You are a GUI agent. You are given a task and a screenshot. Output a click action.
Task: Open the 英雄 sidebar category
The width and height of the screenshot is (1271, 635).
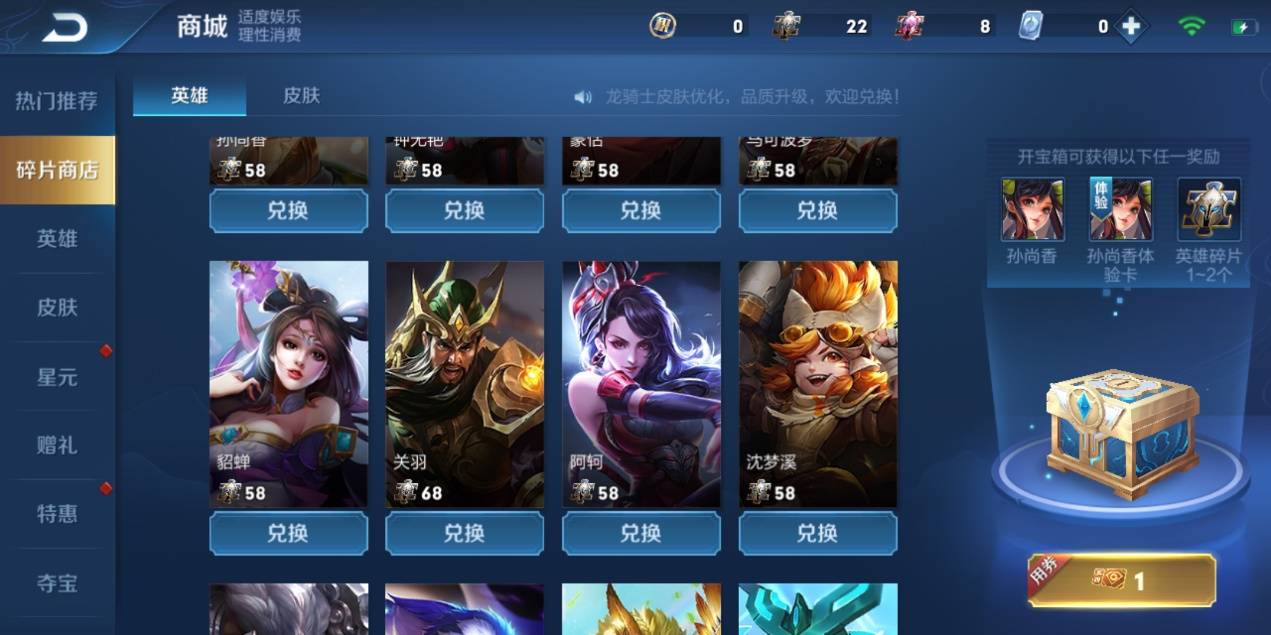coord(57,239)
